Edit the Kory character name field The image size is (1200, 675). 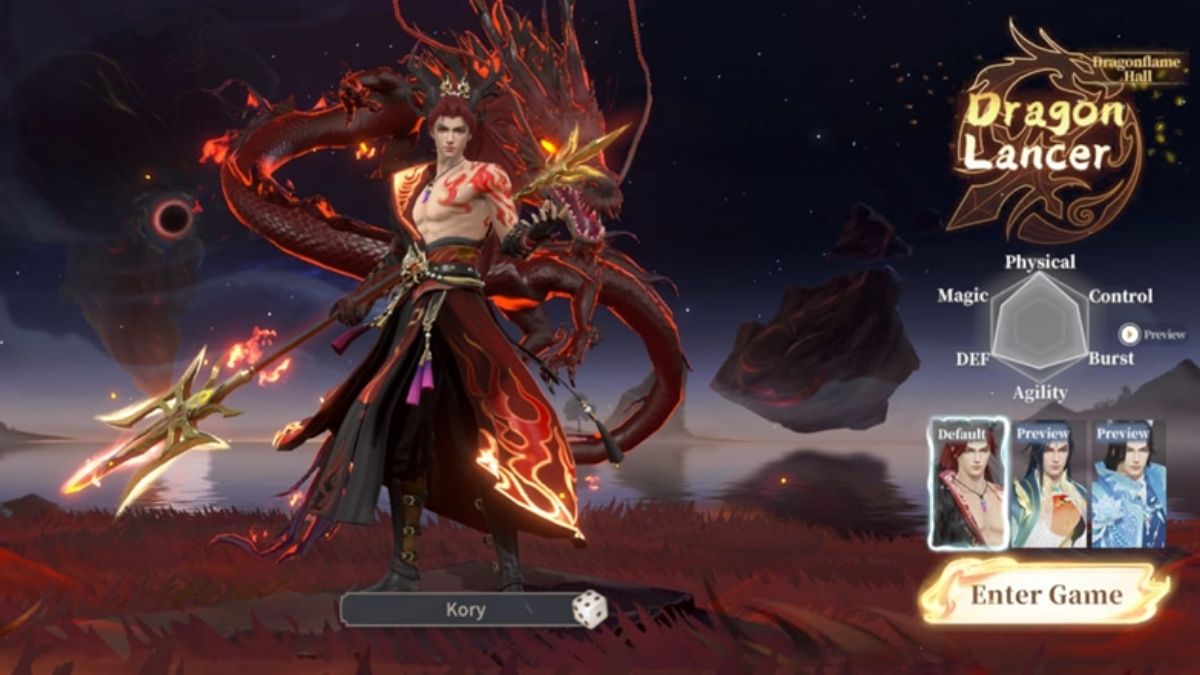coord(464,609)
